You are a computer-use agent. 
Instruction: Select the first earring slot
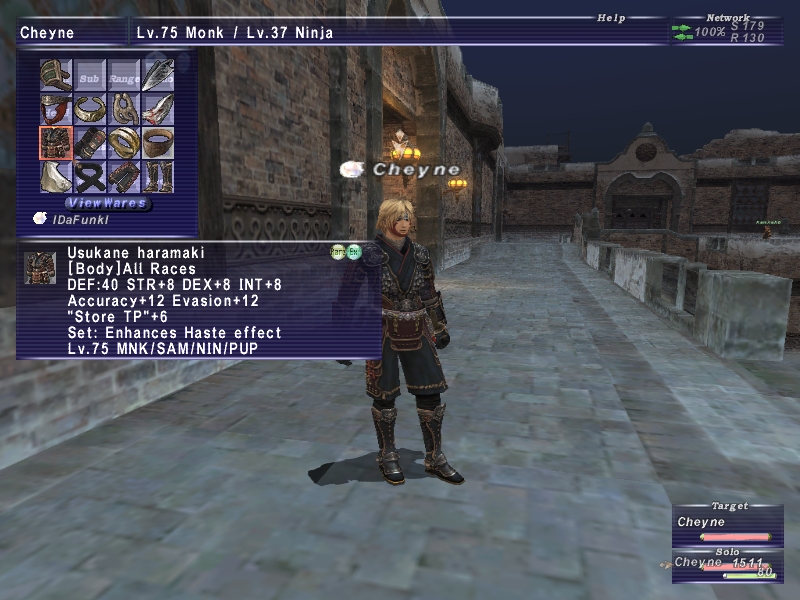pyautogui.click(x=124, y=109)
